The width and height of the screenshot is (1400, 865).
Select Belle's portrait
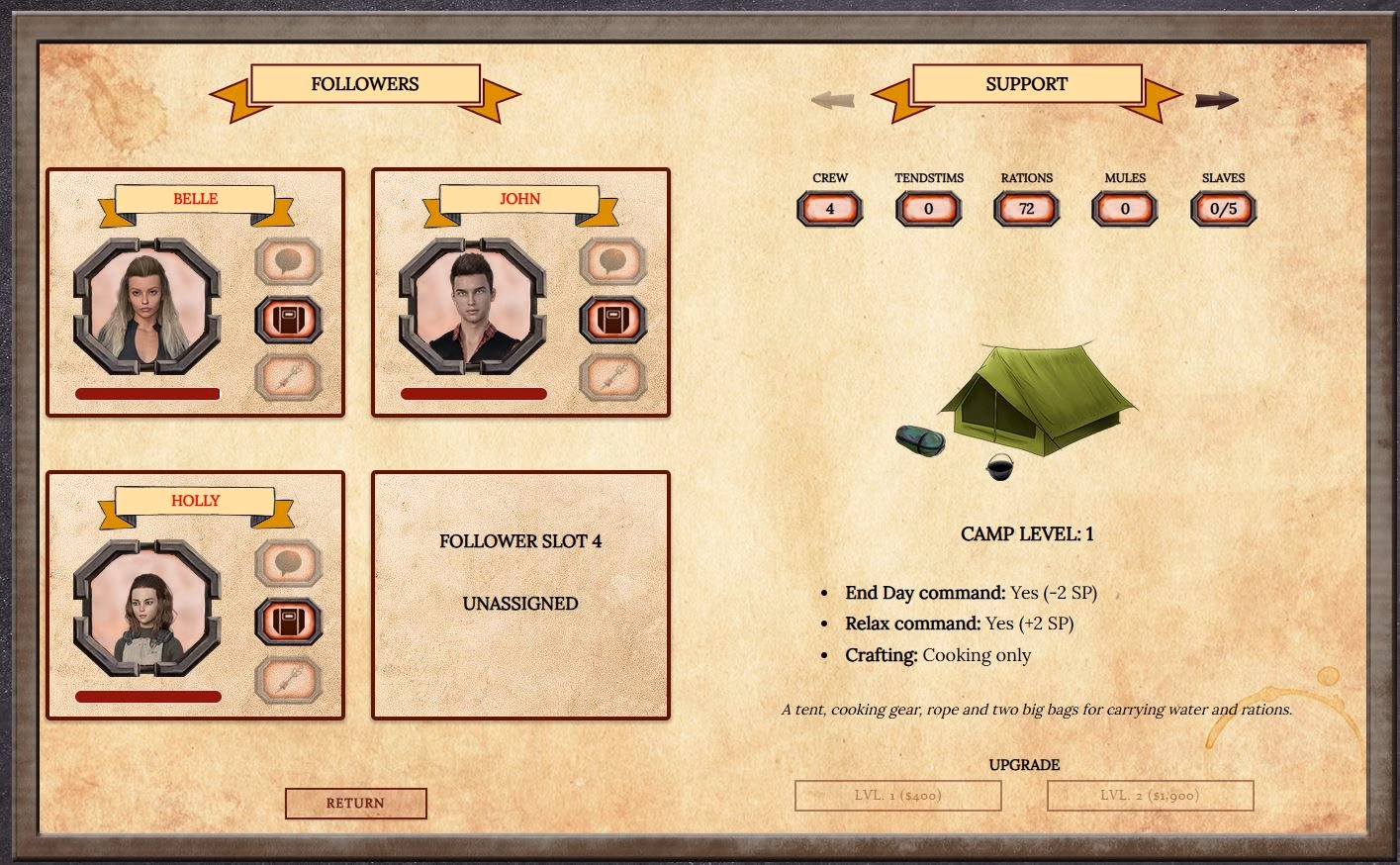pos(147,305)
